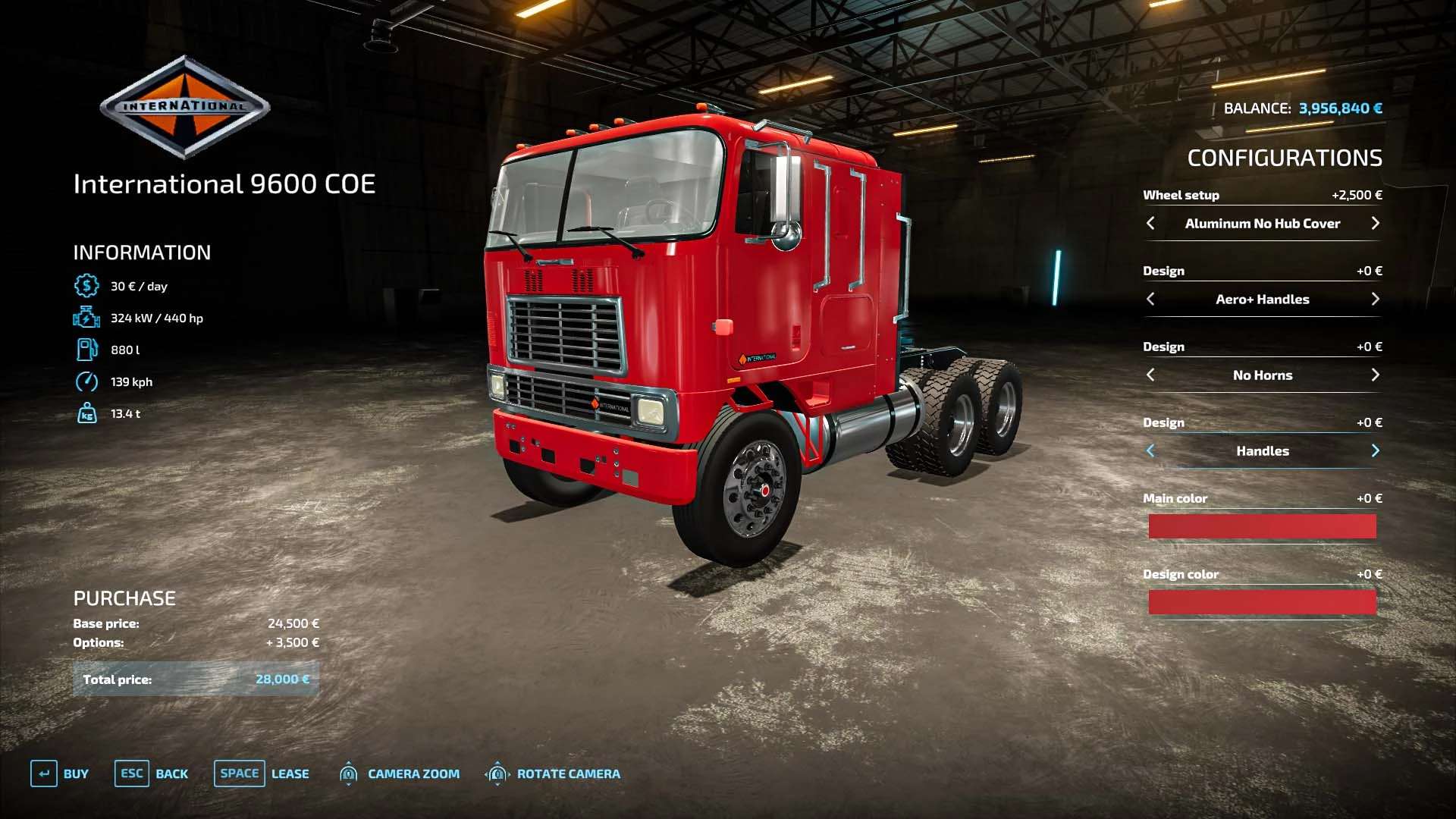Image resolution: width=1456 pixels, height=819 pixels.
Task: Go back from the shop configuration
Action: point(151,773)
